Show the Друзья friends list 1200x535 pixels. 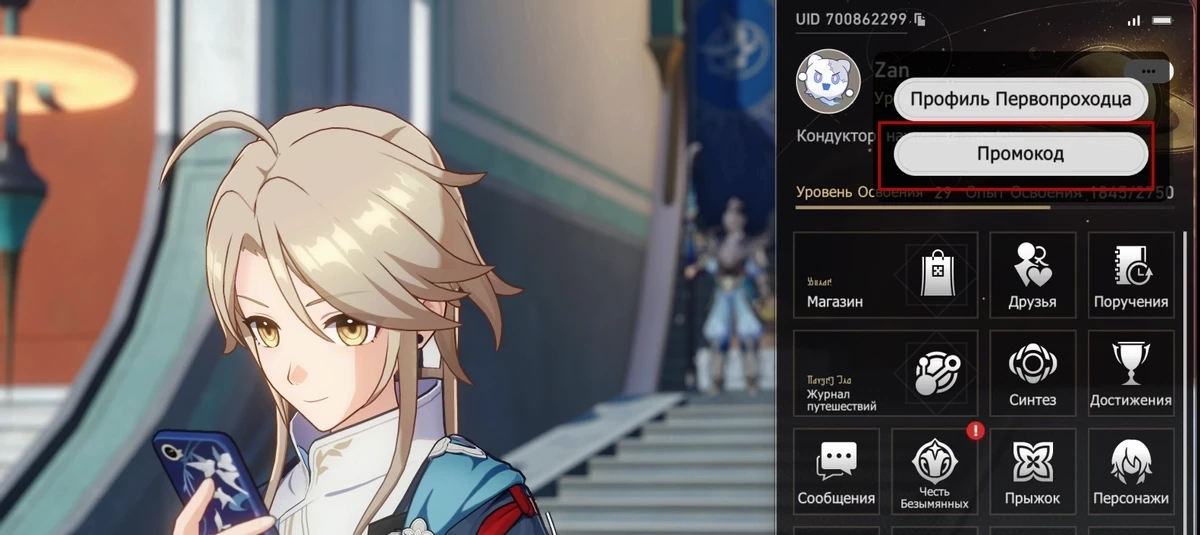(x=1032, y=275)
